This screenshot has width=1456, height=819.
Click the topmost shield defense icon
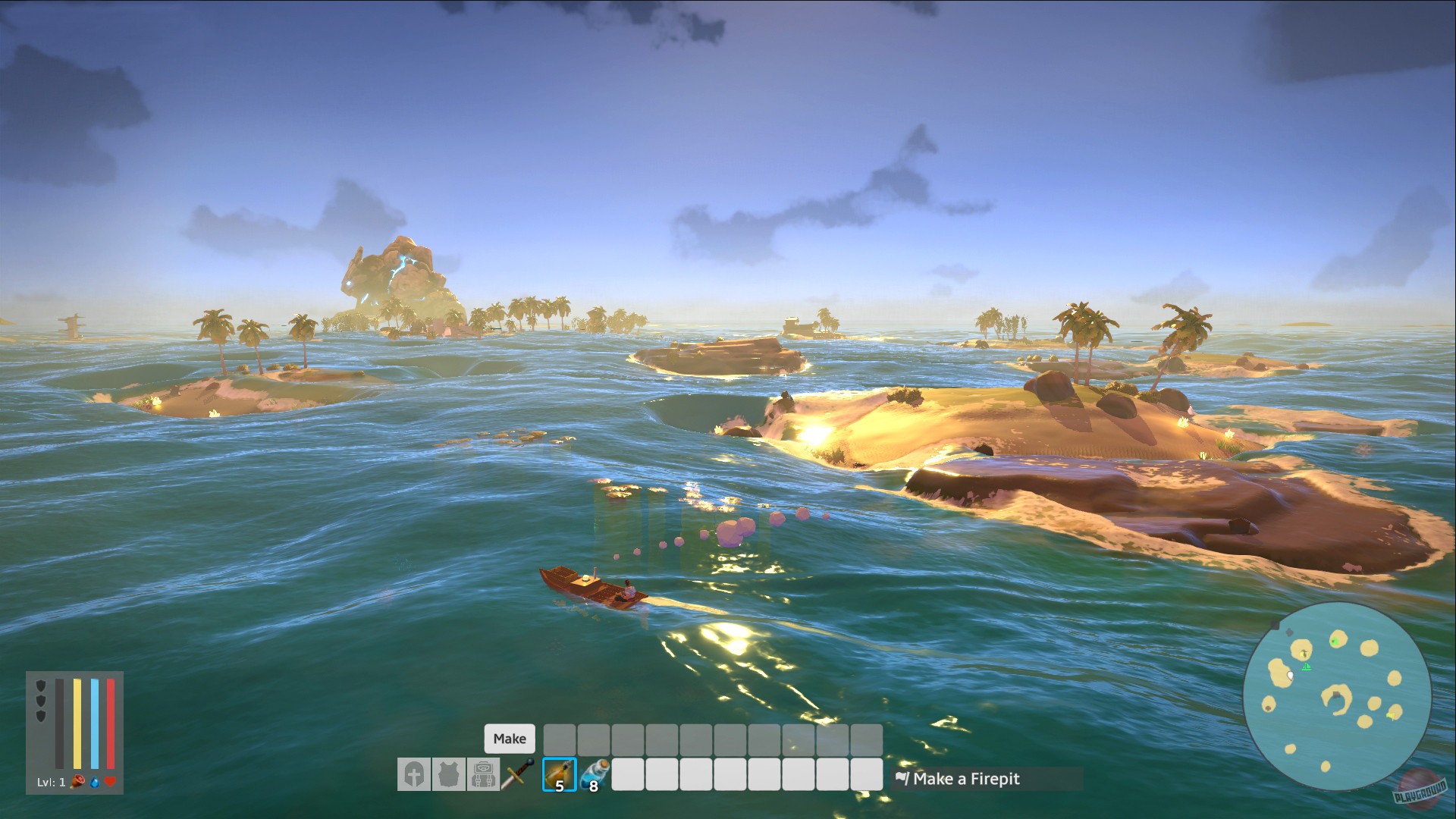point(40,685)
